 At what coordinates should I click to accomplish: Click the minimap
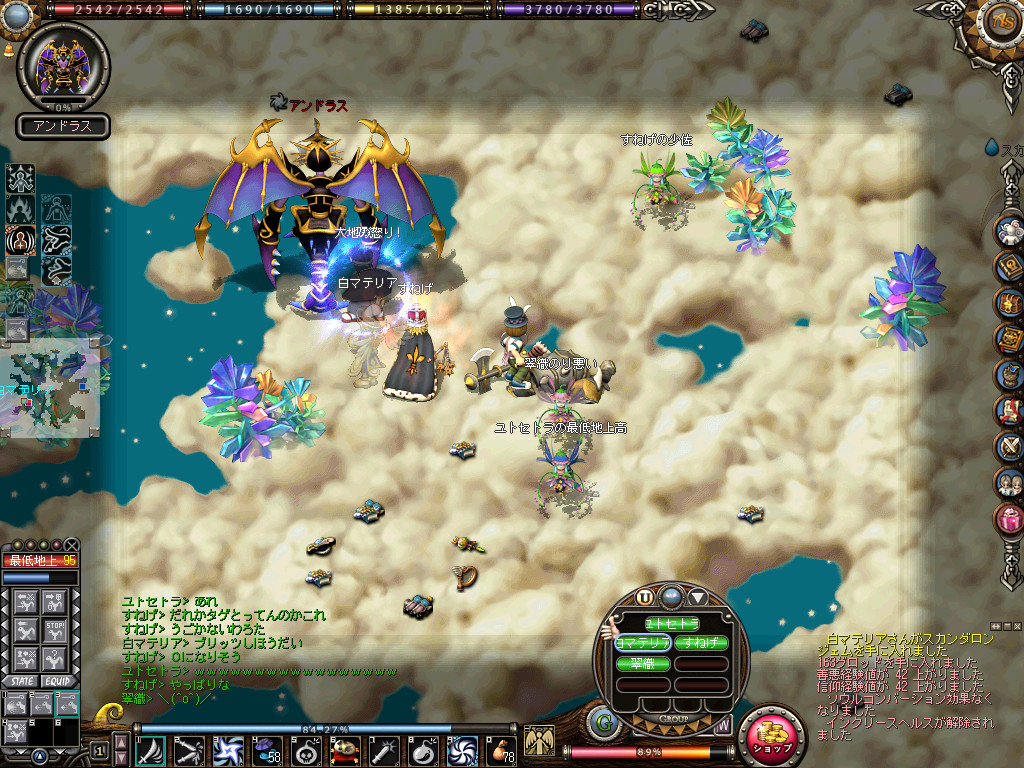[52, 388]
